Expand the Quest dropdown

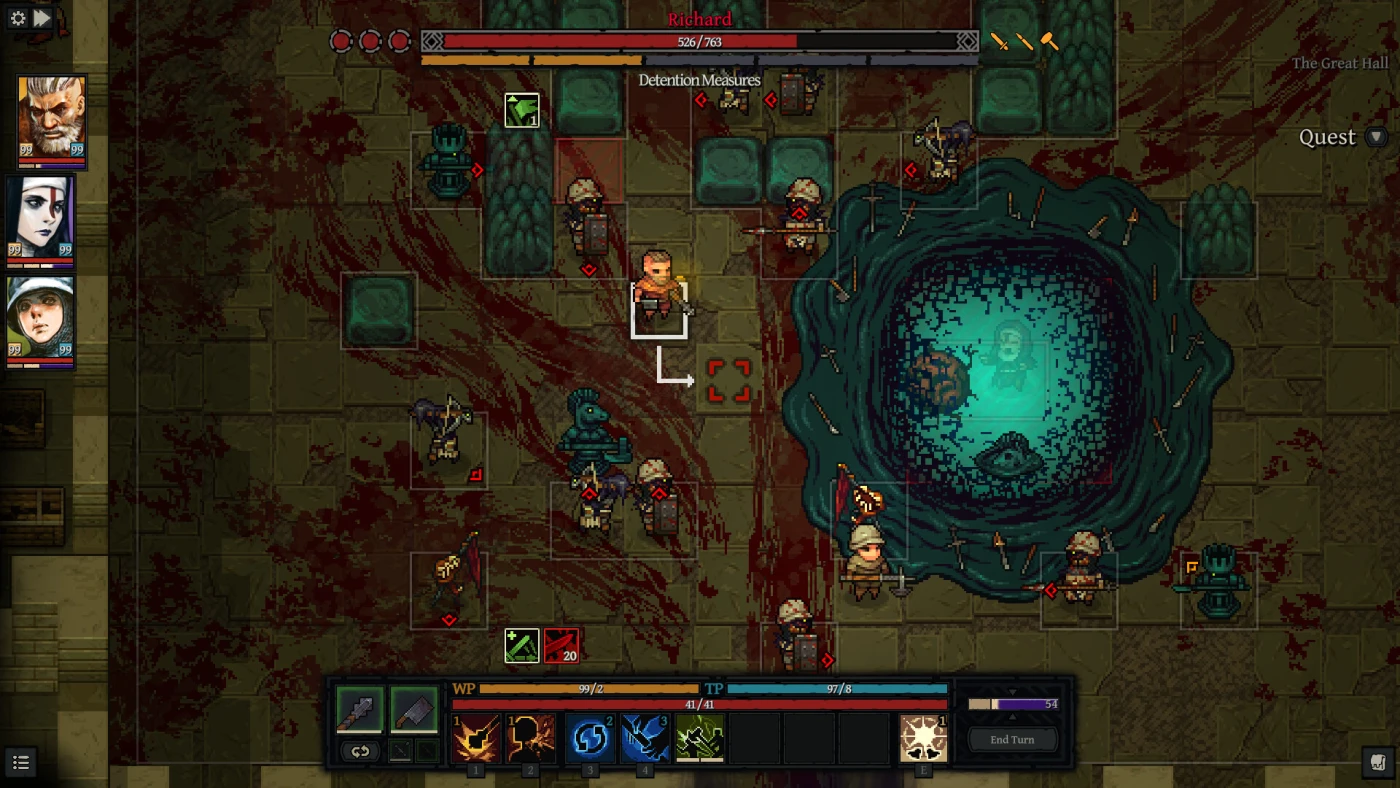(1377, 138)
